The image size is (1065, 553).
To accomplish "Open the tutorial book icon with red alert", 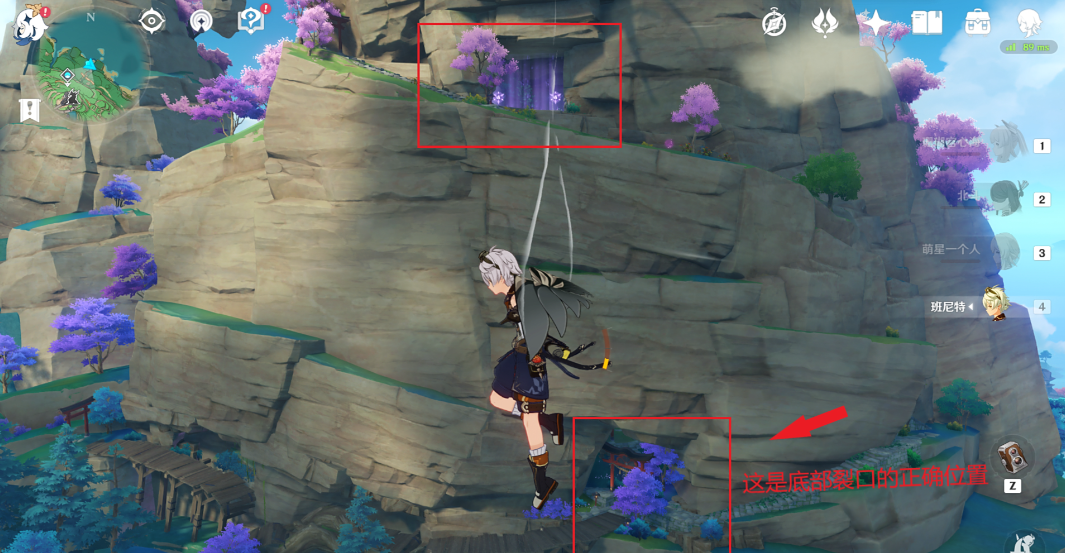I will point(251,21).
